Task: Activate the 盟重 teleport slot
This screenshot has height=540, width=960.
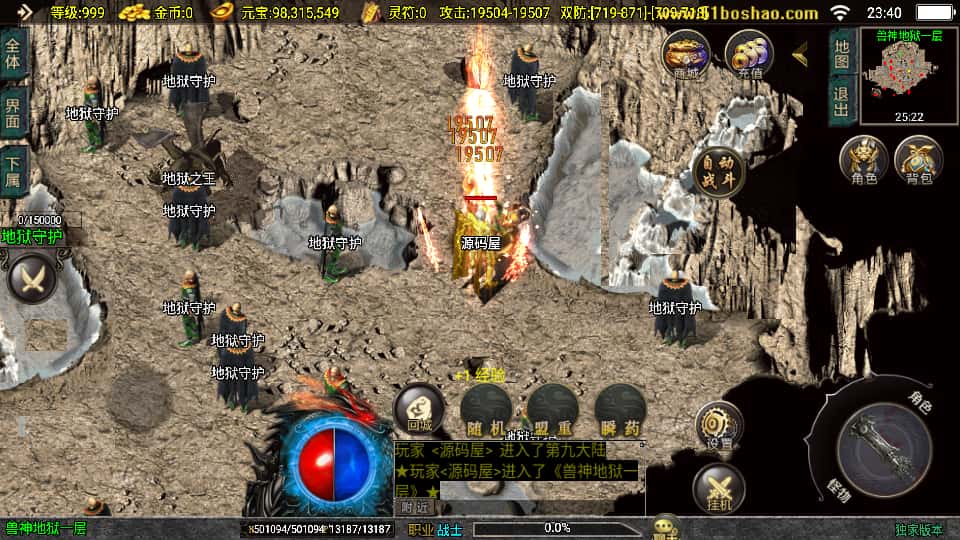Action: point(552,409)
